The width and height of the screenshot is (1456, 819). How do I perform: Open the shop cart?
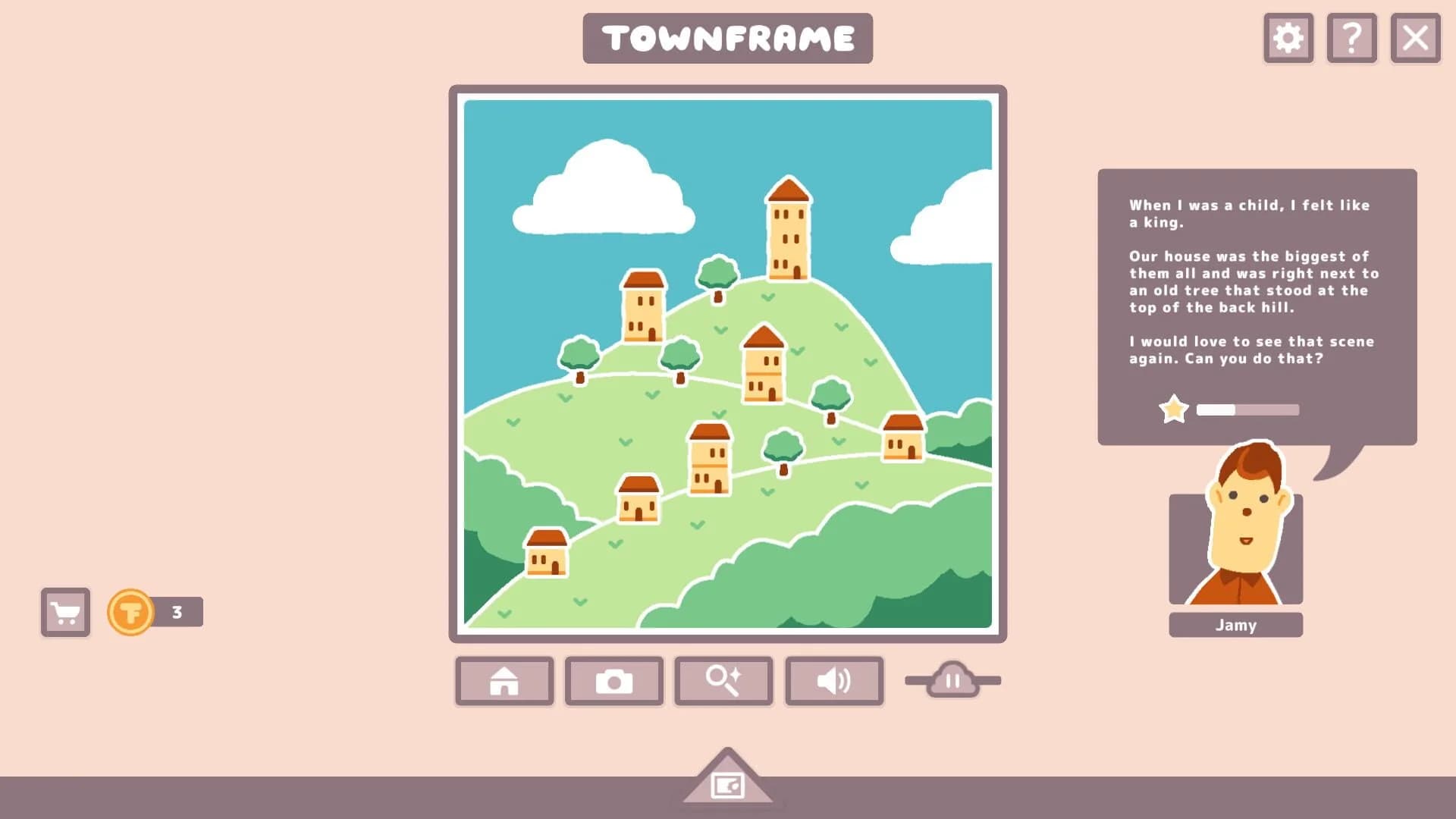pos(64,611)
